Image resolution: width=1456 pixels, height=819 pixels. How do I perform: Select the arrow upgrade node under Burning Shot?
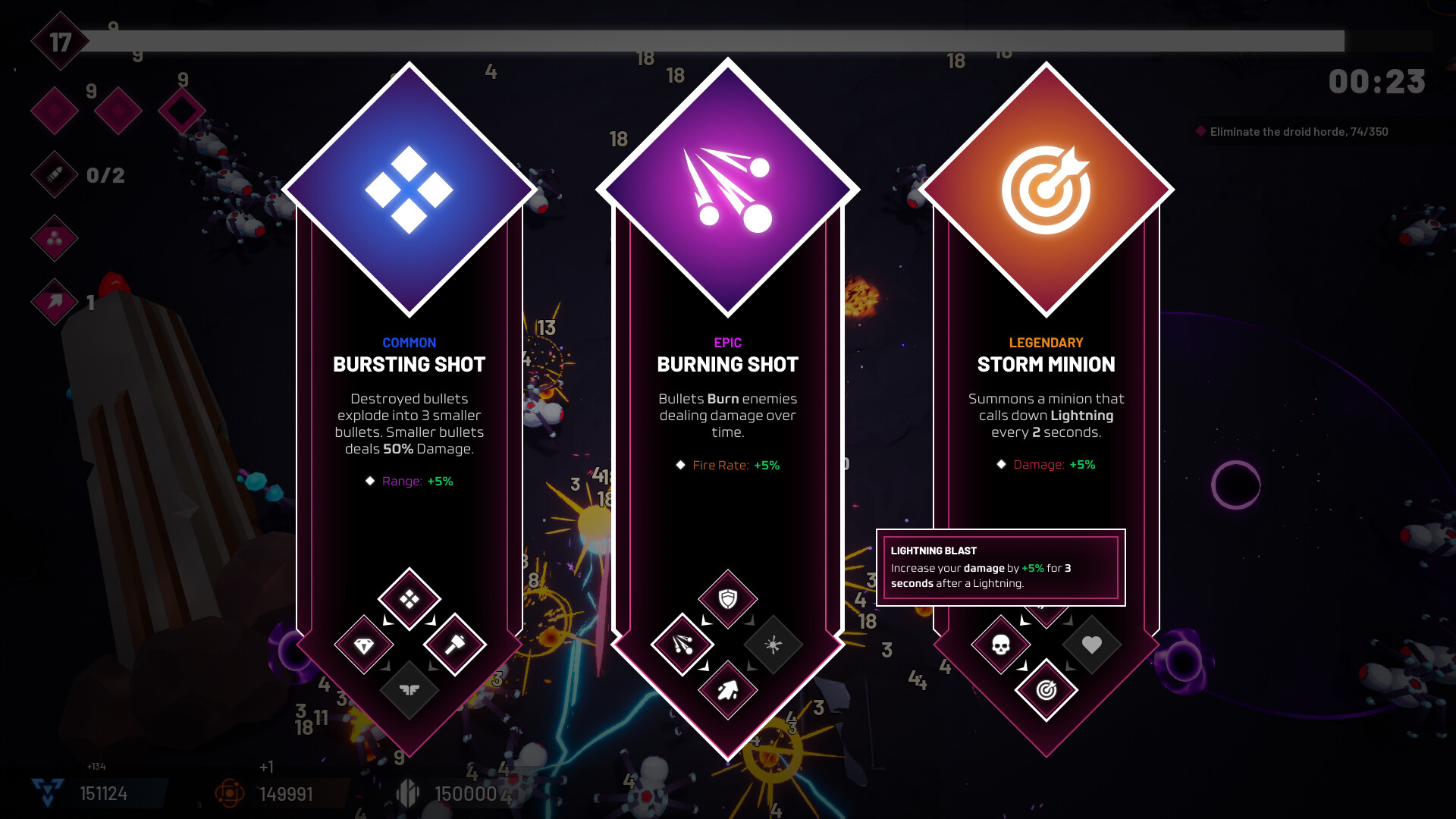pos(726,691)
